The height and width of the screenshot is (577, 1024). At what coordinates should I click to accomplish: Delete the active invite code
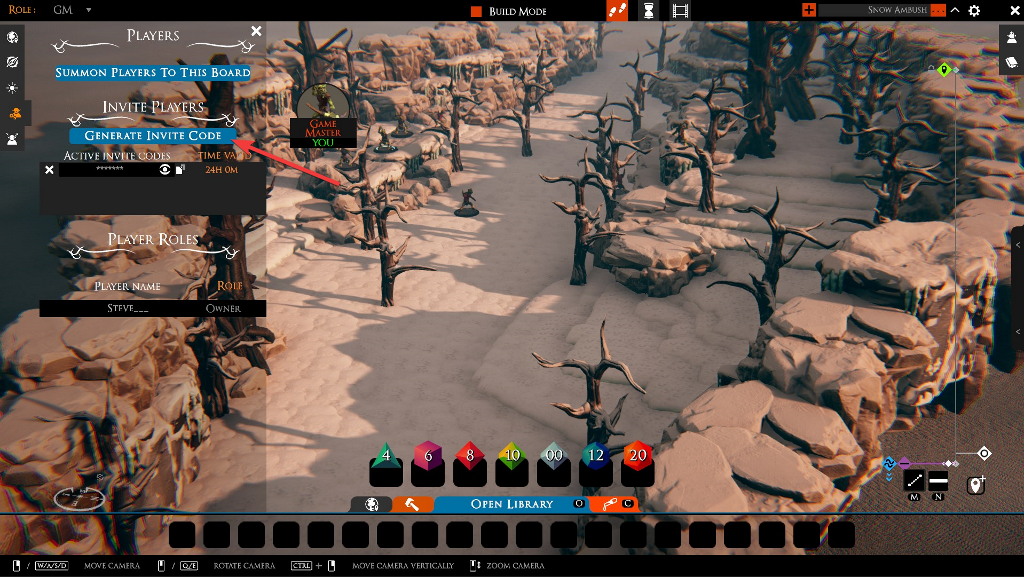[x=49, y=170]
